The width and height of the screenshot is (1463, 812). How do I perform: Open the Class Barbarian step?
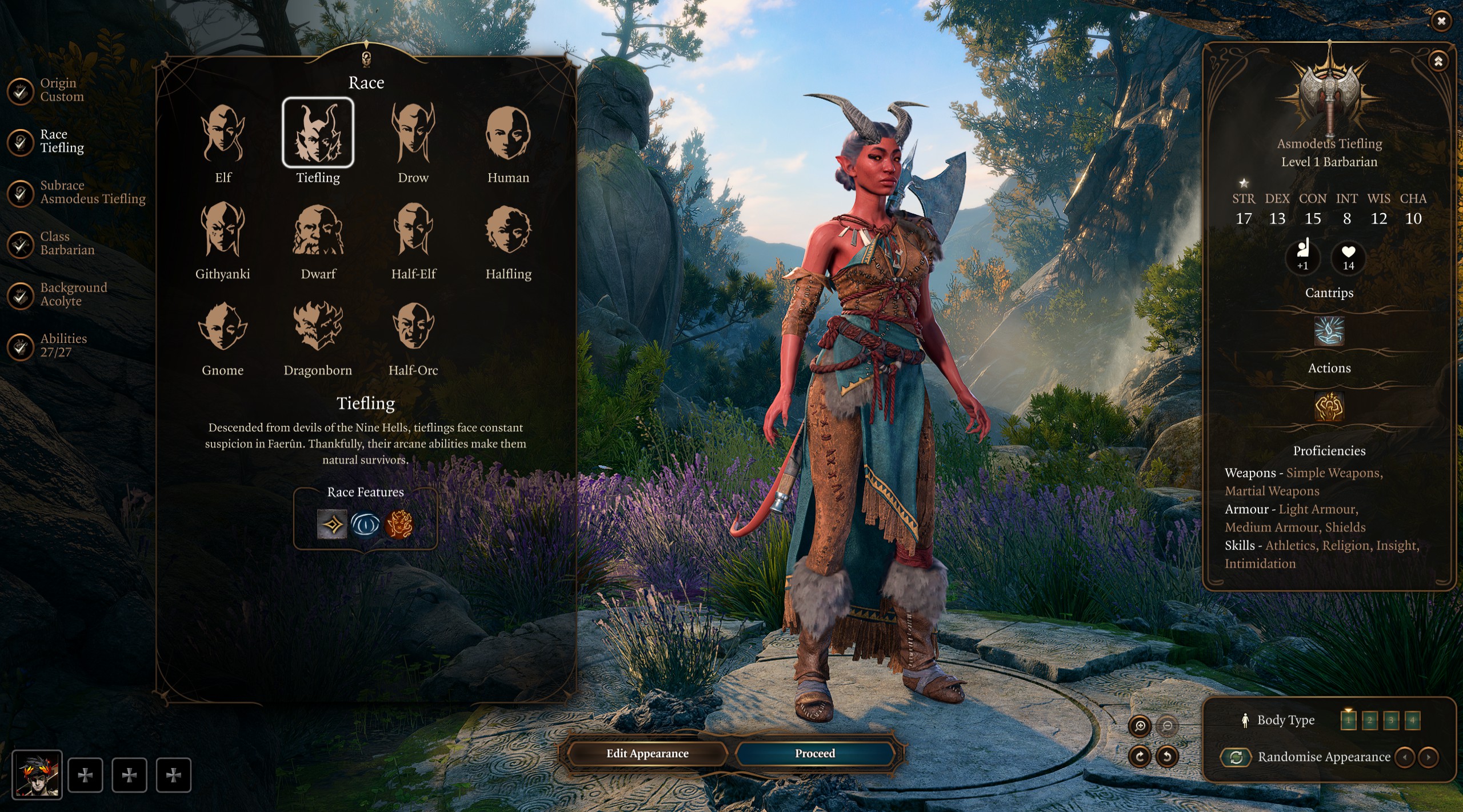pos(66,243)
